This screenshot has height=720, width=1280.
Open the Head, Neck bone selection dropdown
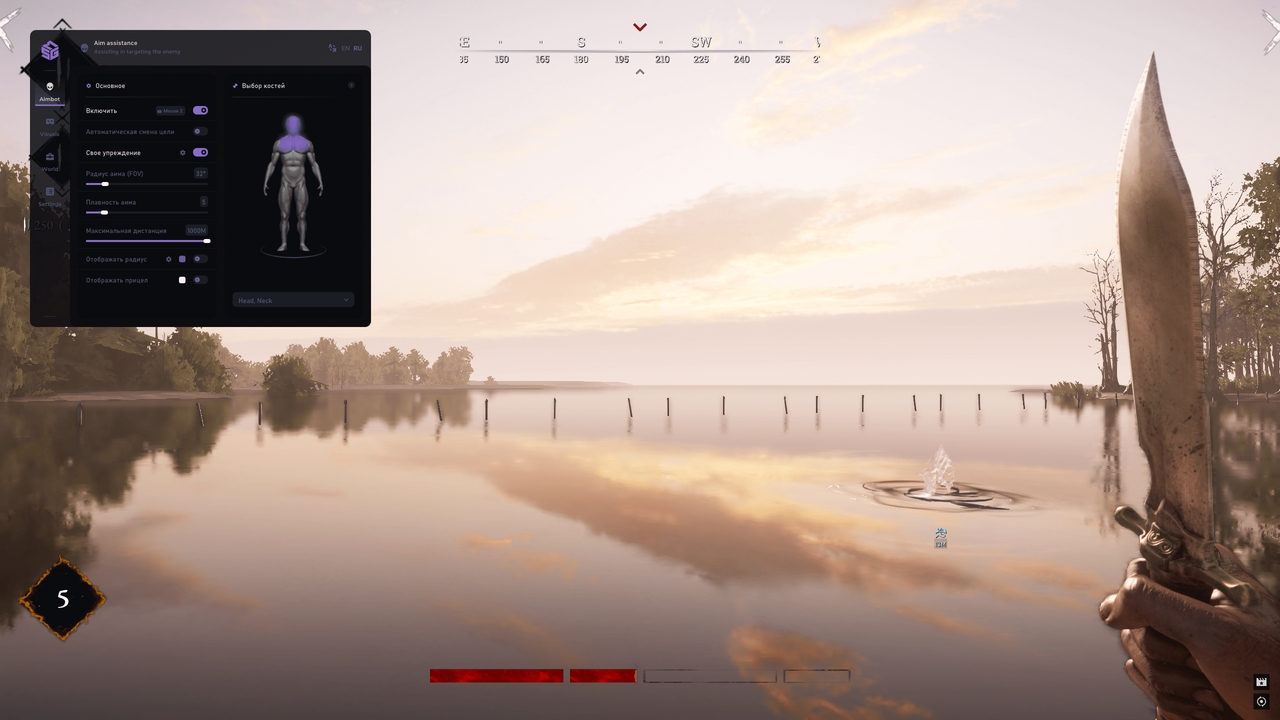292,300
